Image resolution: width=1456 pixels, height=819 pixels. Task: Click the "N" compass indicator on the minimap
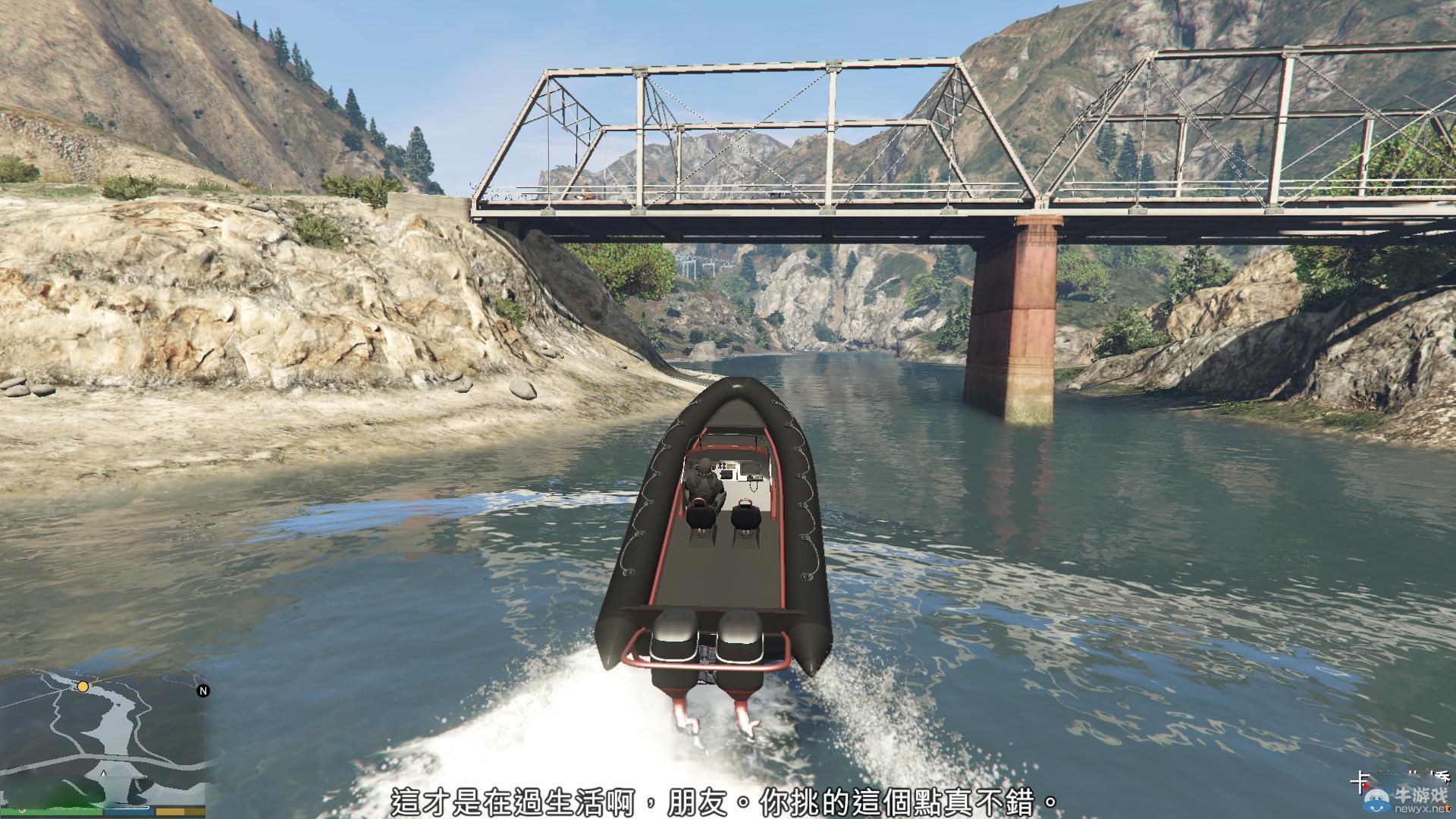203,691
